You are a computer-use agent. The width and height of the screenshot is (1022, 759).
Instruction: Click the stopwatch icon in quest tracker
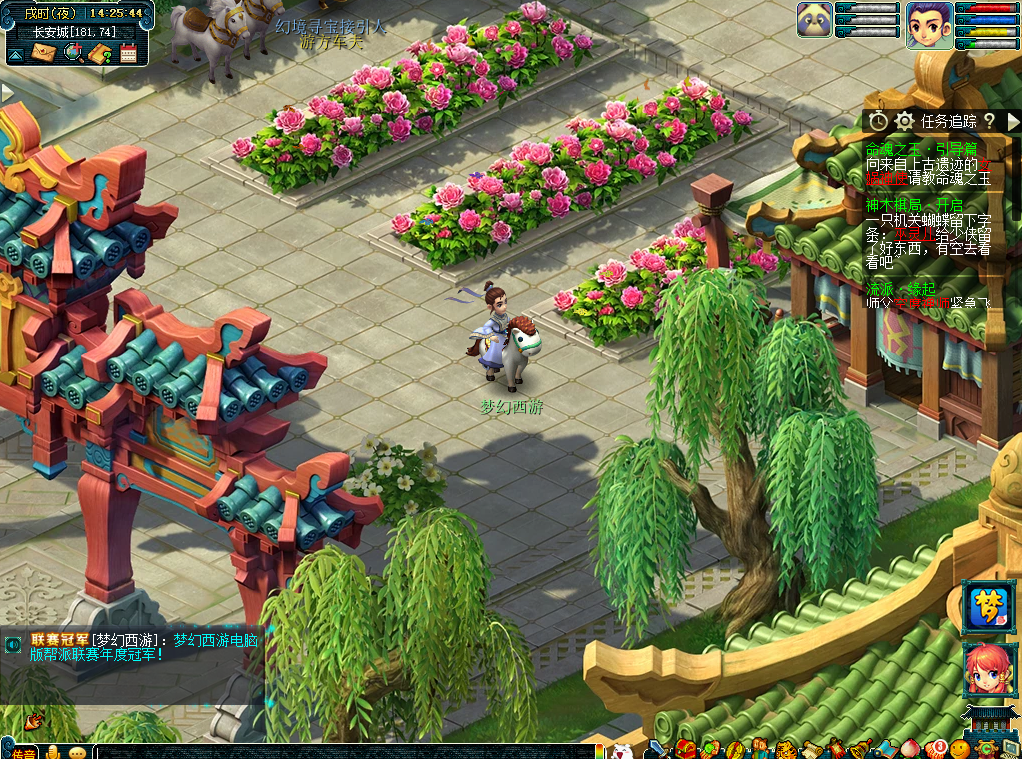pos(878,121)
